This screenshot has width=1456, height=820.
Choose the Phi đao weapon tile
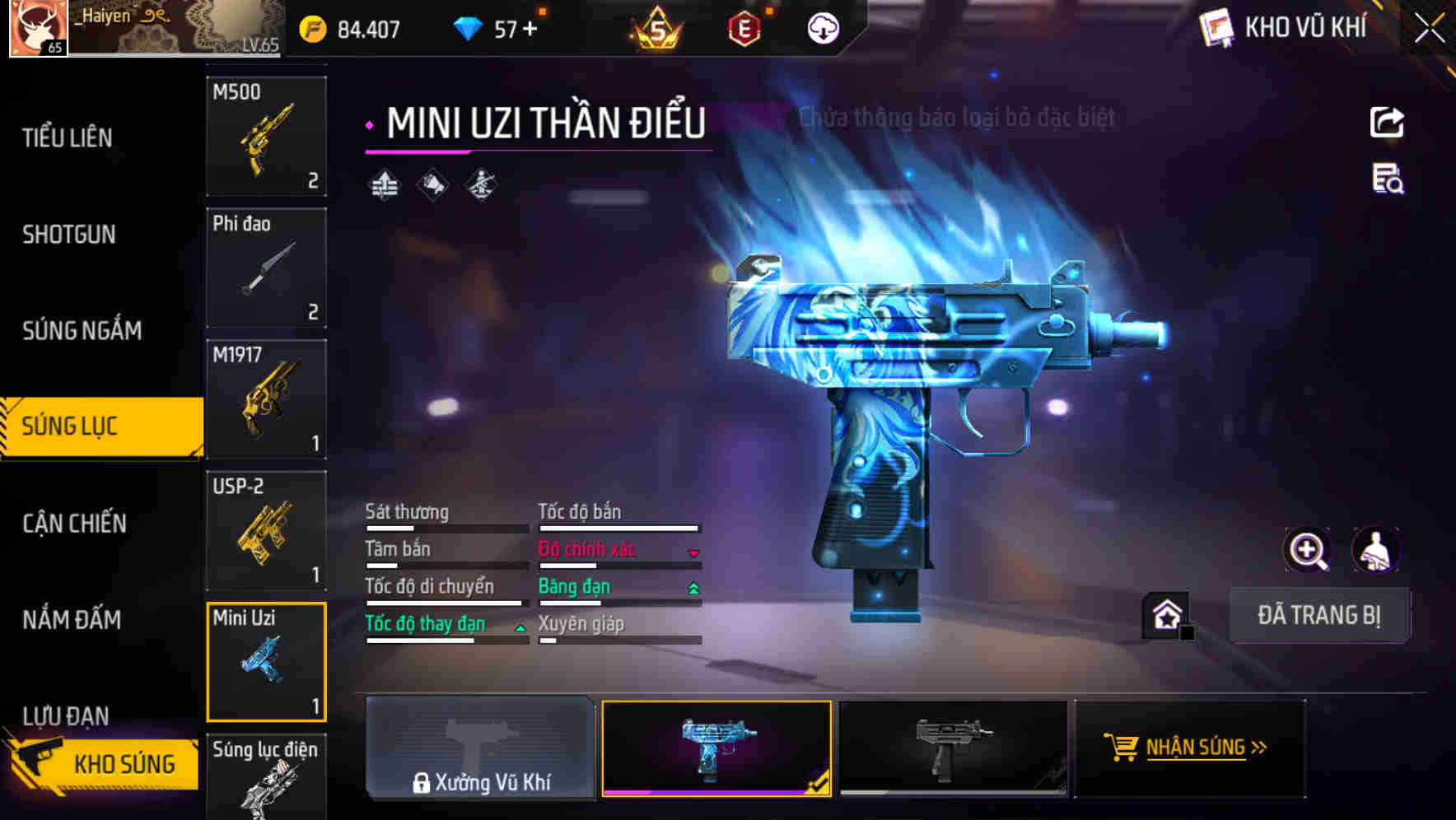point(266,268)
